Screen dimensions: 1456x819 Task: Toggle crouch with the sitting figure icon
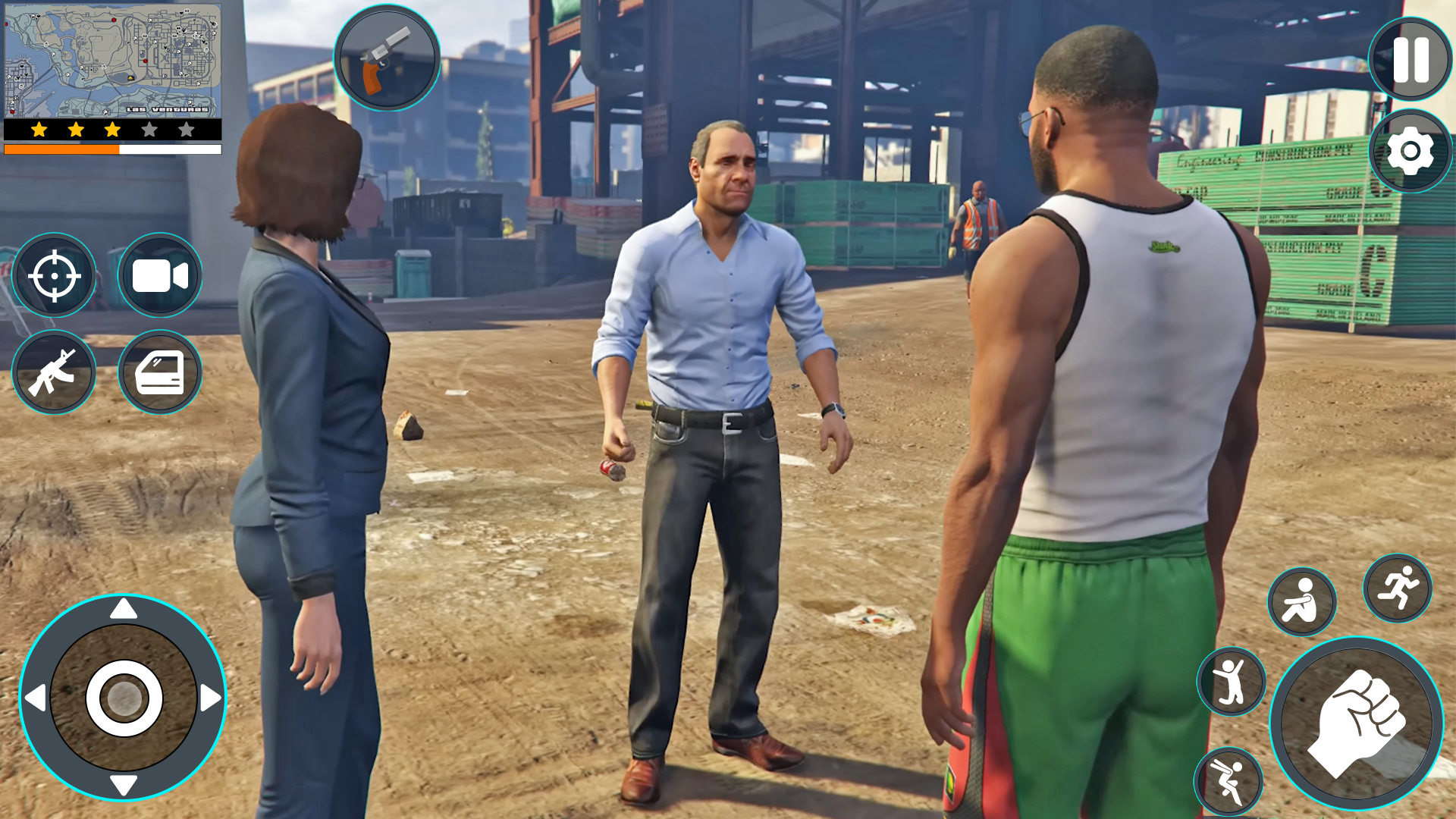[1303, 601]
